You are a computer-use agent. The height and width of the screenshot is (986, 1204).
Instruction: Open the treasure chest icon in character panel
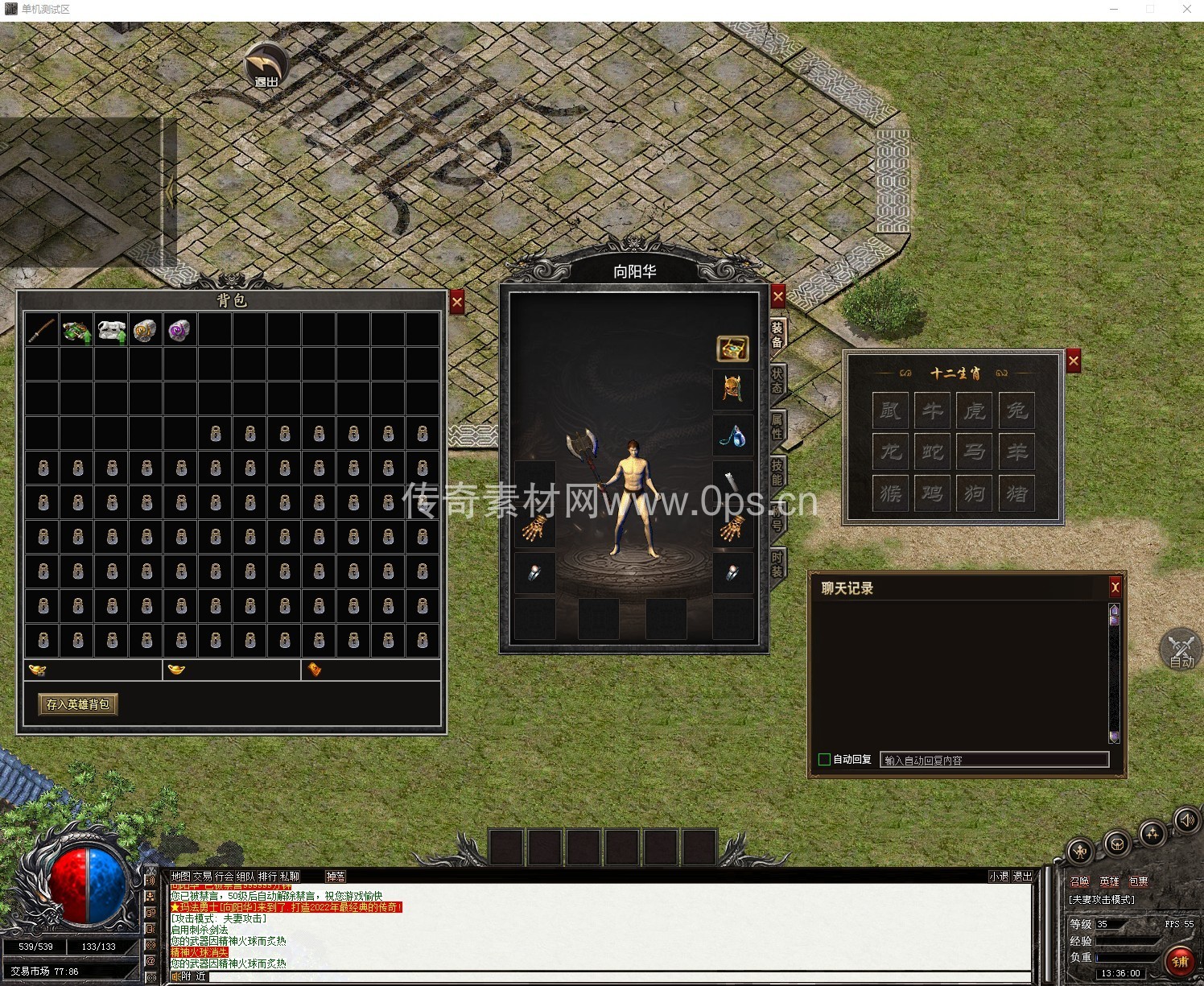(x=732, y=348)
